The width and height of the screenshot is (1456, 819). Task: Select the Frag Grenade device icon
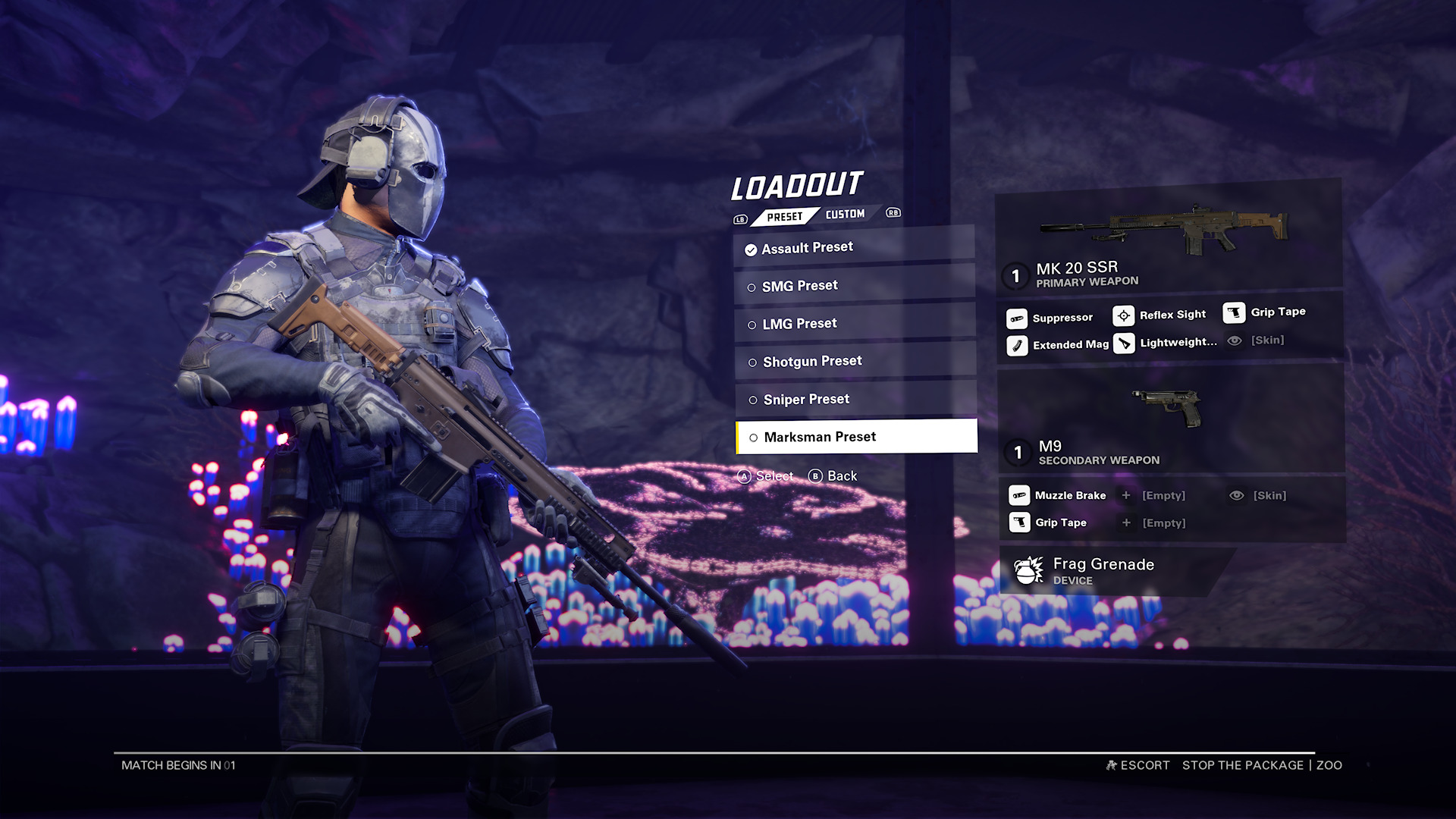1030,570
